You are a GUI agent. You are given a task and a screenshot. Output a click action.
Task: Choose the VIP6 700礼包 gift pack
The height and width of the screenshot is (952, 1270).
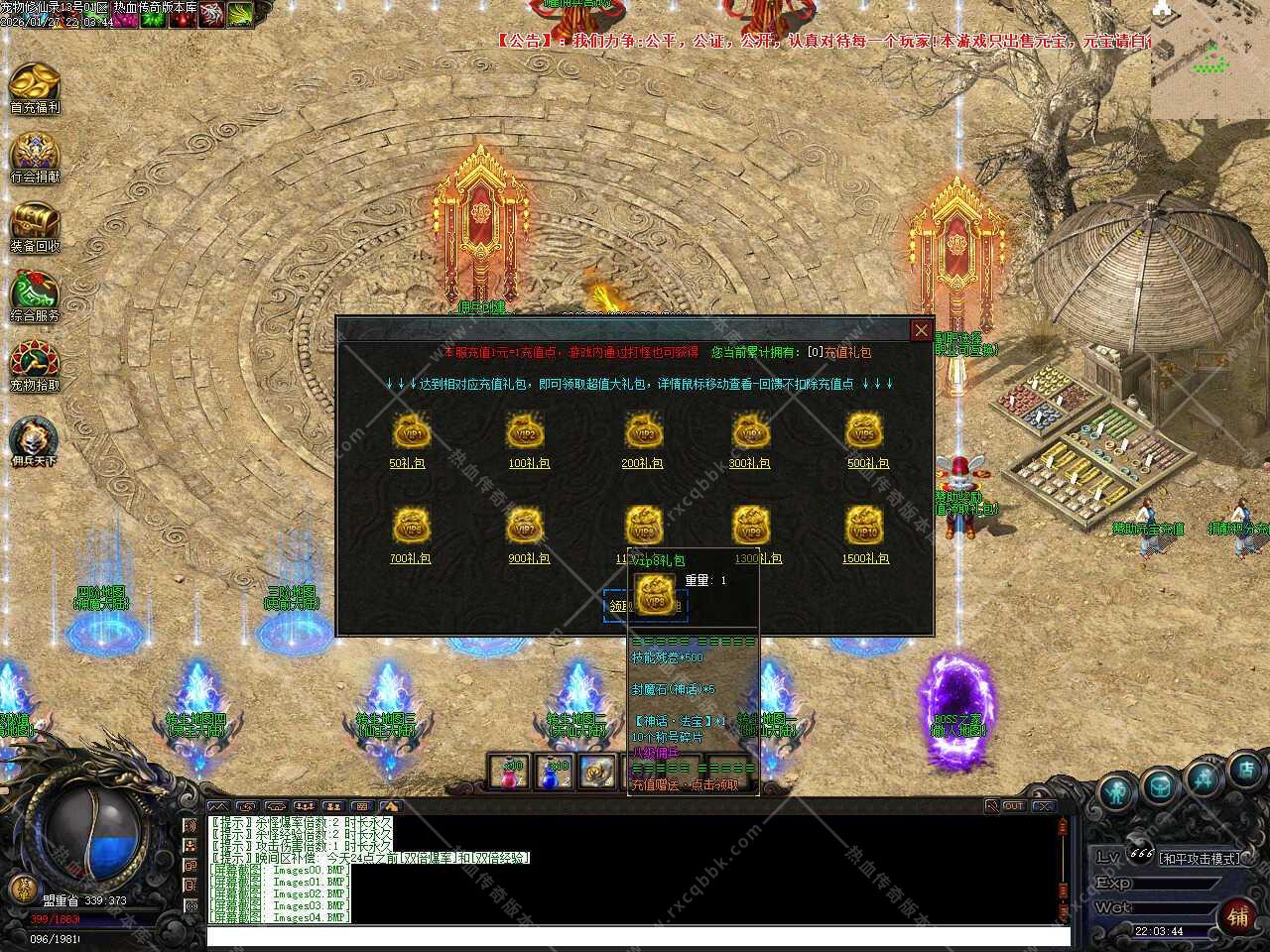(410, 528)
